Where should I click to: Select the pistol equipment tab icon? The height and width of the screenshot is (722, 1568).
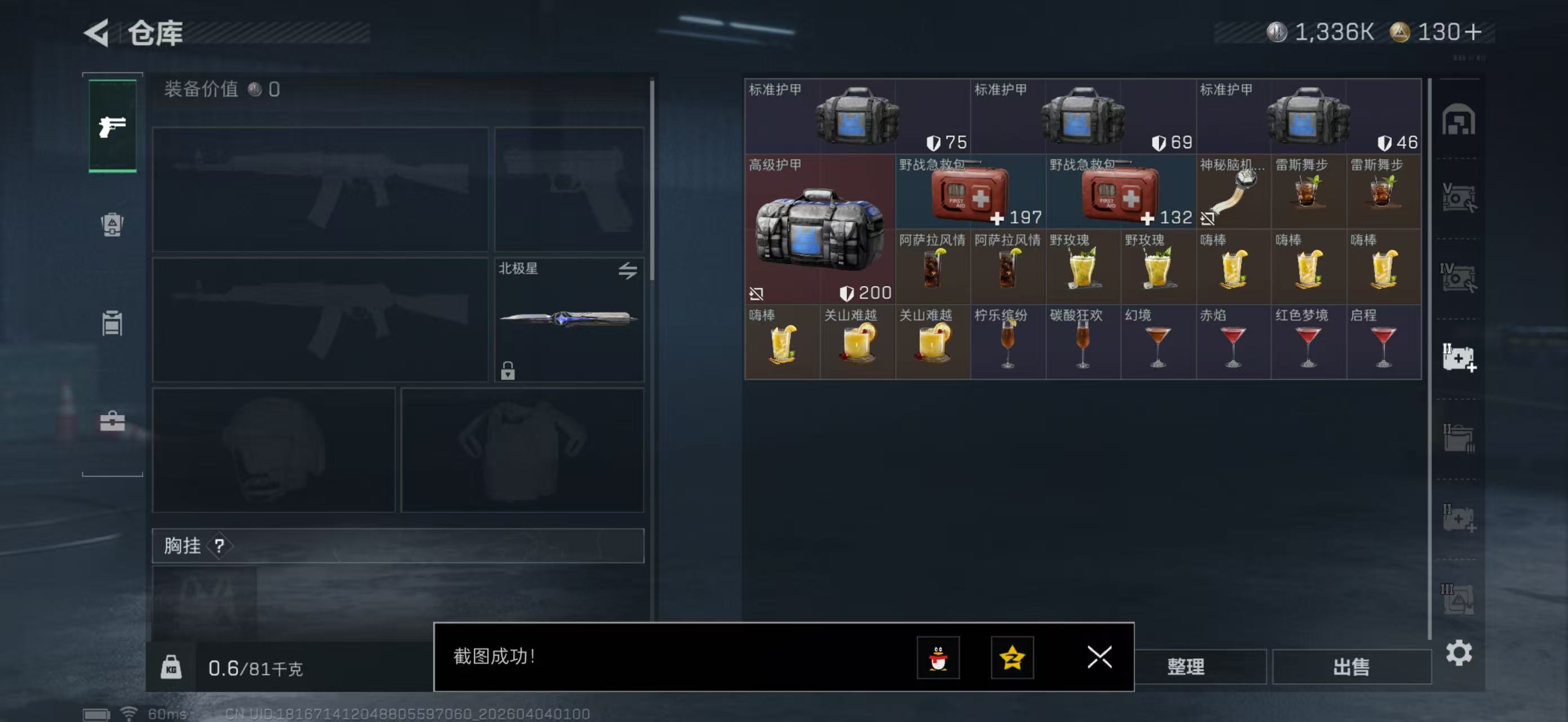pyautogui.click(x=112, y=125)
